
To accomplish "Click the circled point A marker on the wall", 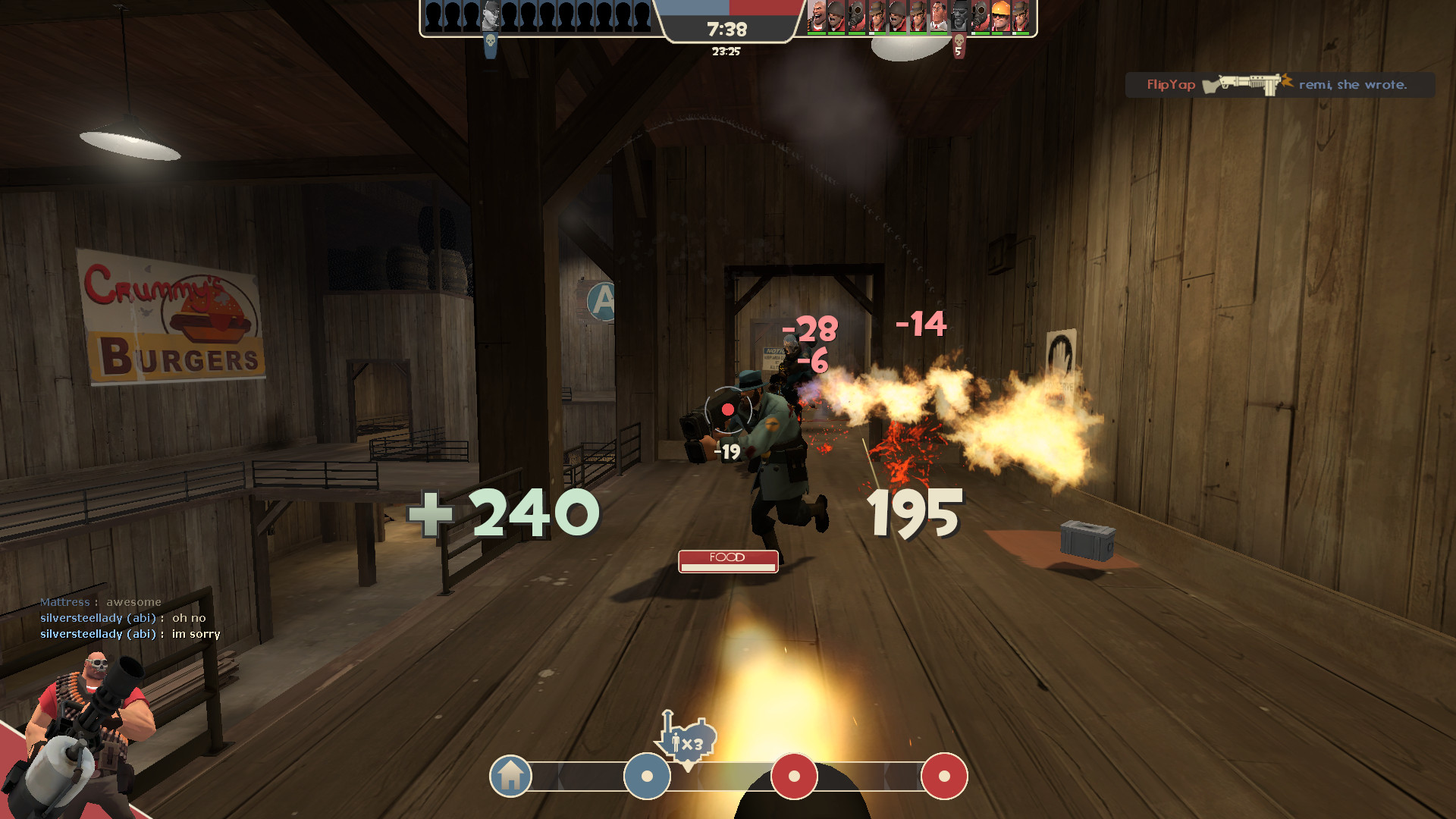I will pos(603,301).
